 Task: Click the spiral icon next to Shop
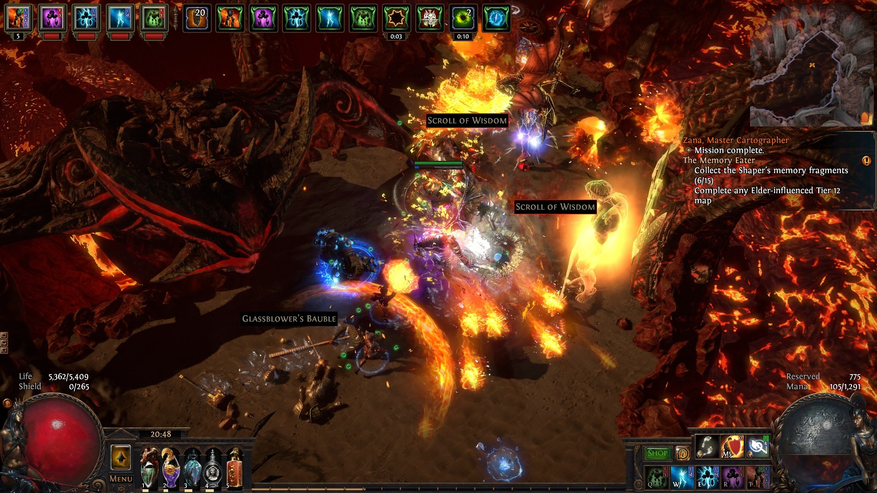682,453
